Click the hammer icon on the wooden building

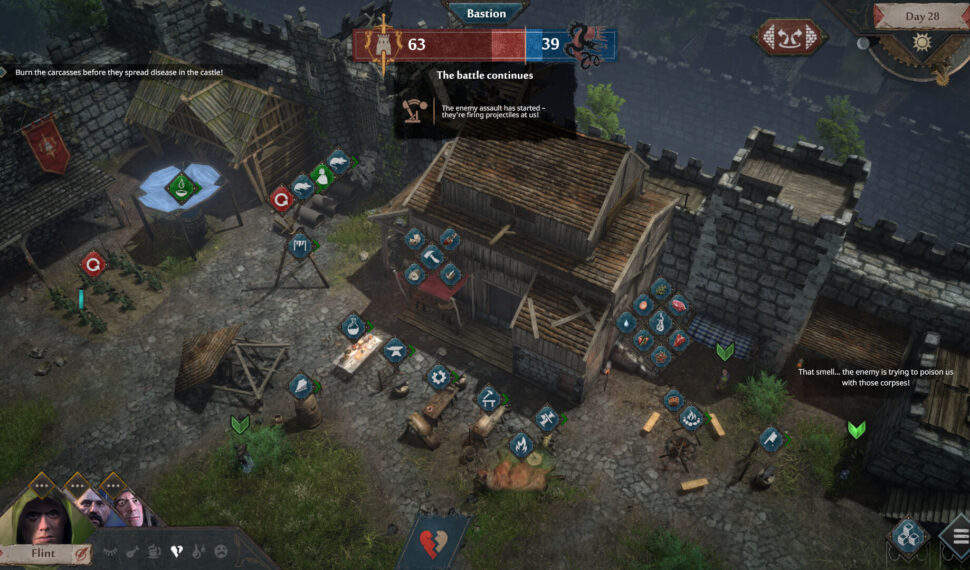point(432,256)
